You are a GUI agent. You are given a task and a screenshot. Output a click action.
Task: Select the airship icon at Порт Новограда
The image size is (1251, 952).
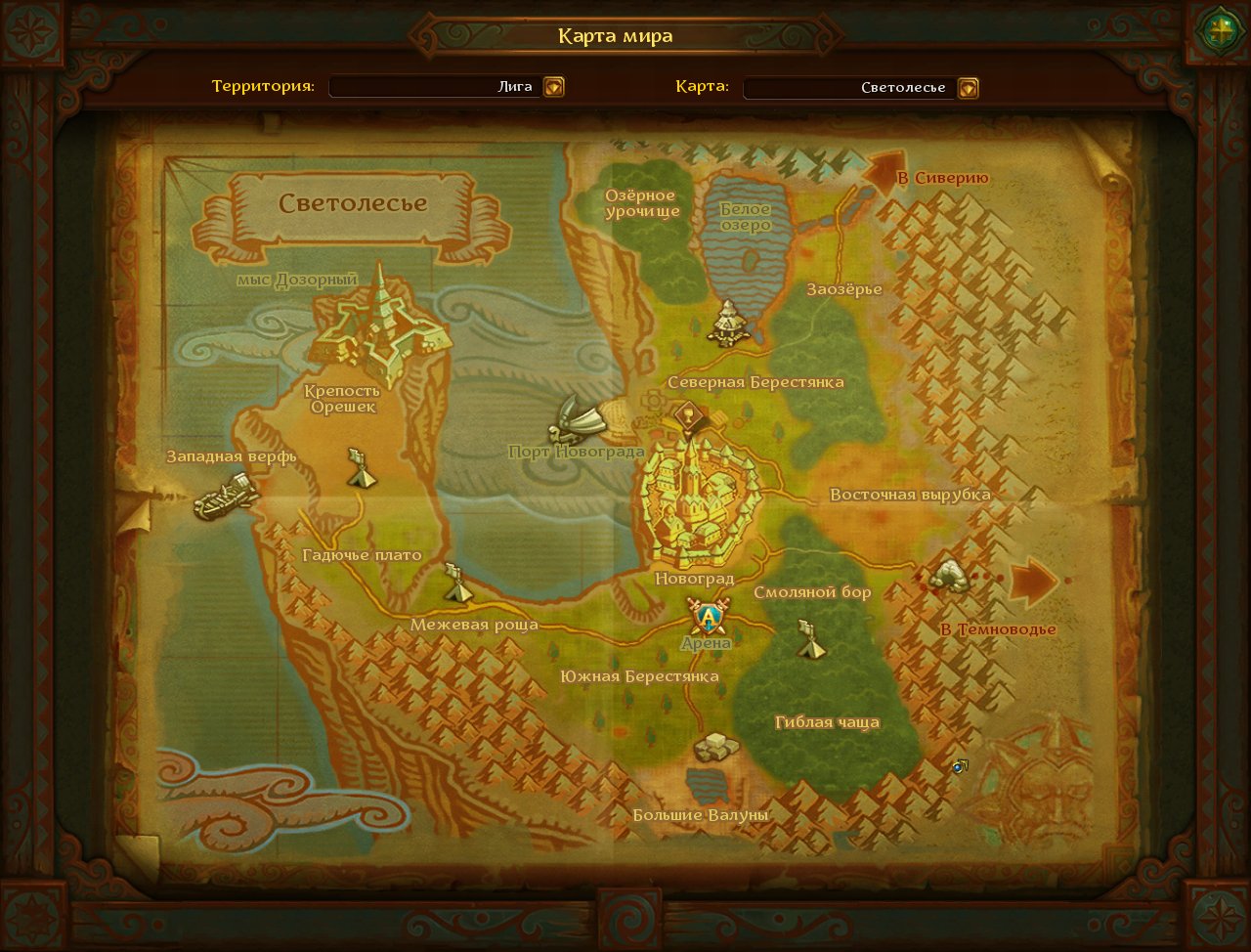(580, 420)
